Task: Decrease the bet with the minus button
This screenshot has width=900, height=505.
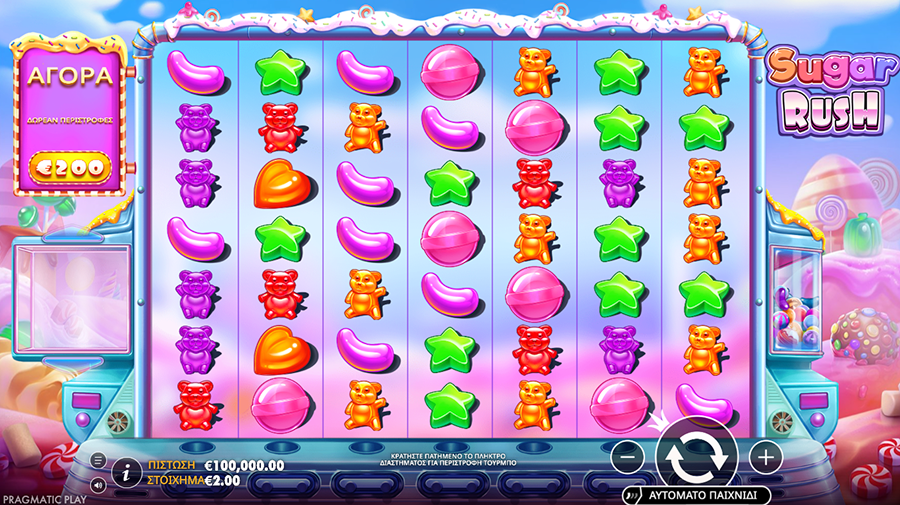Action: tap(627, 457)
